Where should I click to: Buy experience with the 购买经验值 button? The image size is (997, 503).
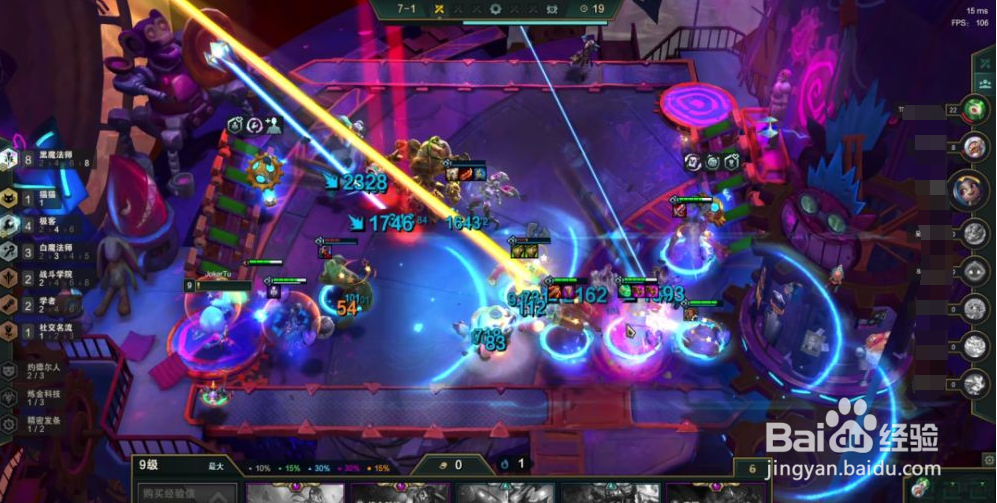[x=186, y=493]
